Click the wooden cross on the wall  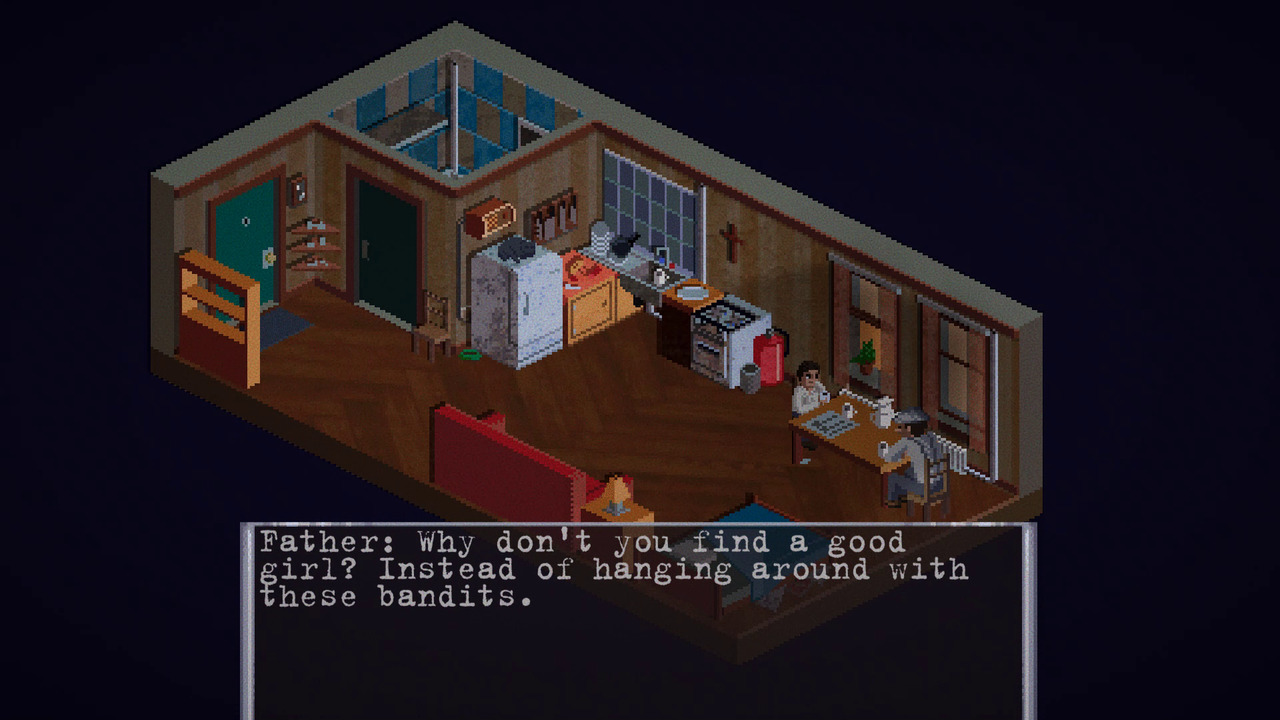pyautogui.click(x=732, y=240)
